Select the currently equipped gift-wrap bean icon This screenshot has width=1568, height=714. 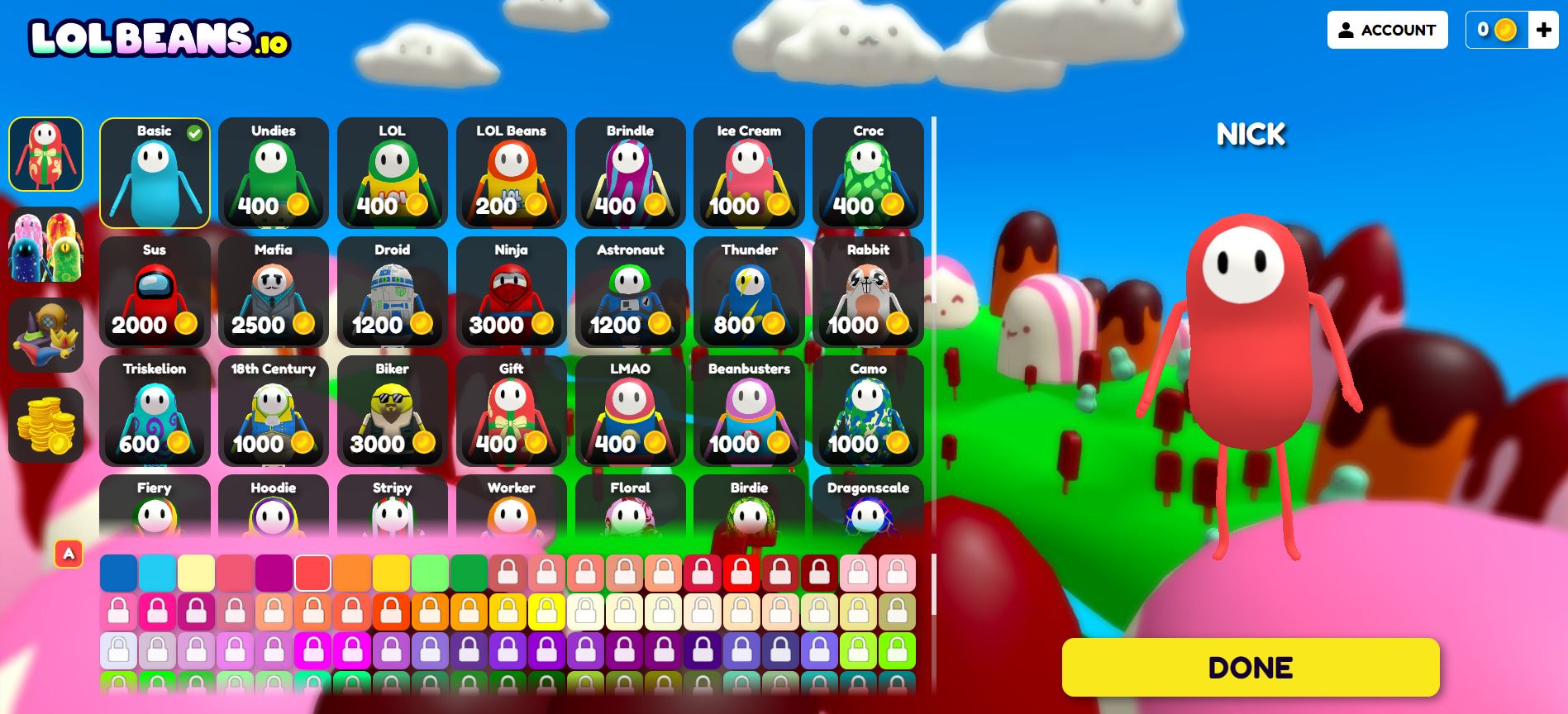coord(46,154)
